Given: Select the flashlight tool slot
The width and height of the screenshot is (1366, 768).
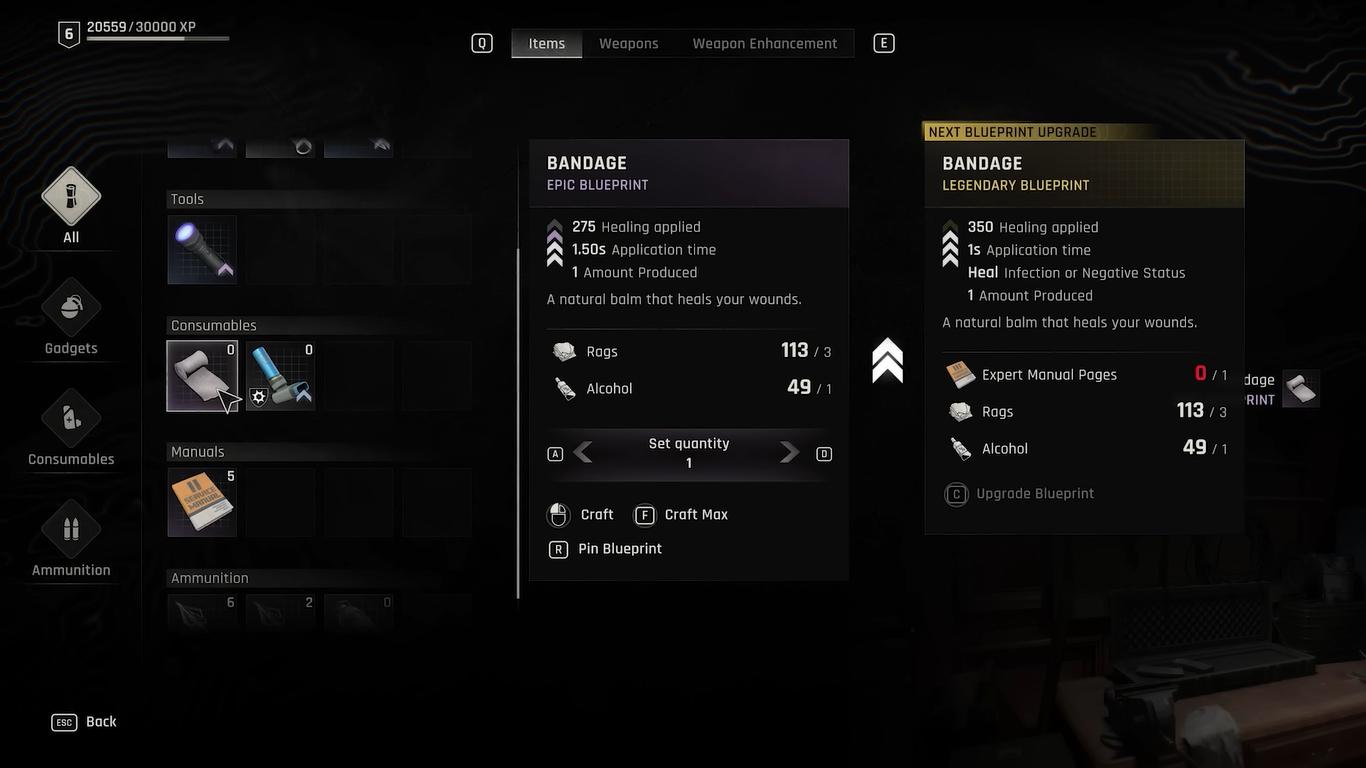Looking at the screenshot, I should pyautogui.click(x=202, y=250).
